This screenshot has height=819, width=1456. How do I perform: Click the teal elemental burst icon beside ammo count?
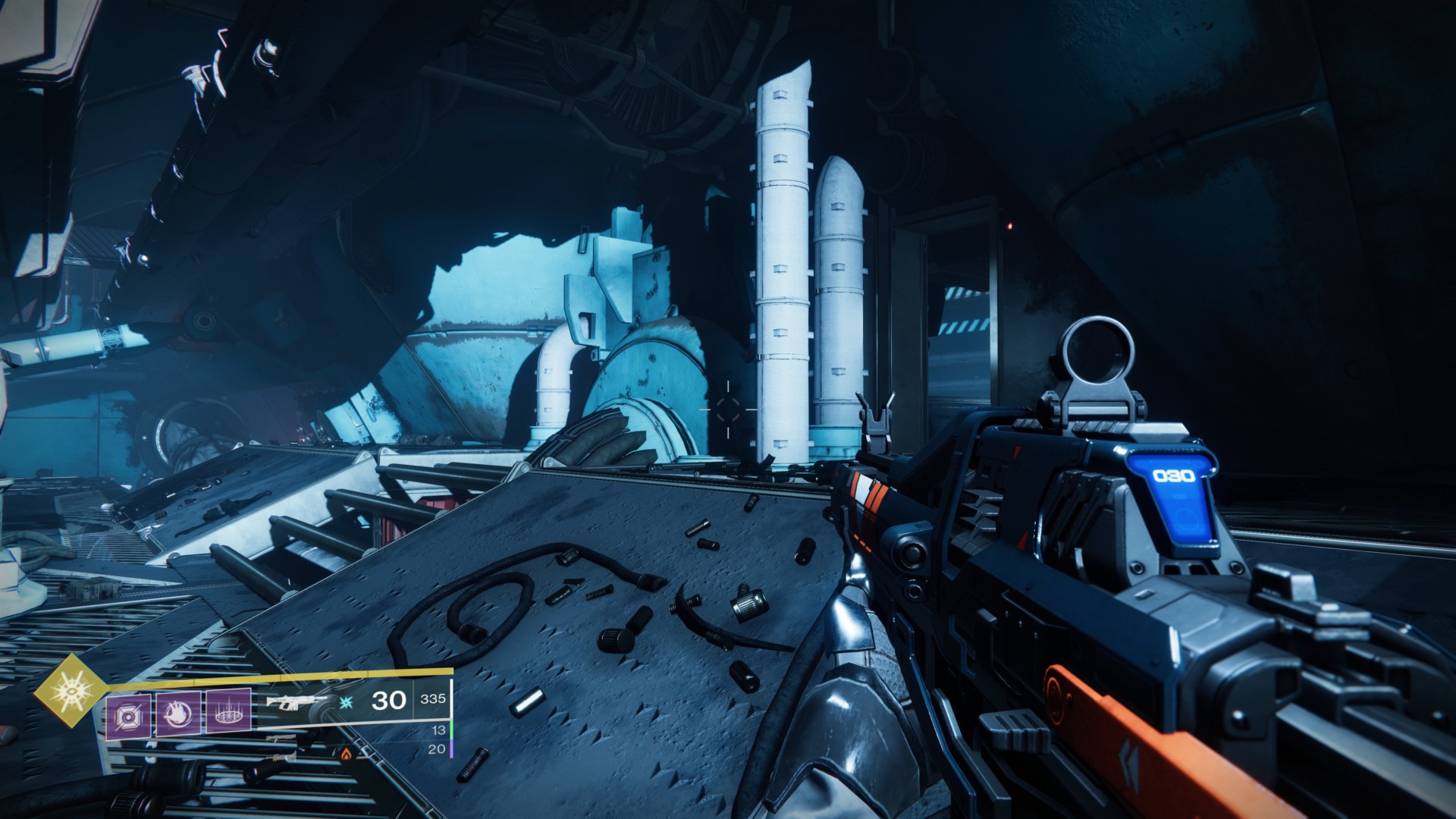tap(345, 703)
